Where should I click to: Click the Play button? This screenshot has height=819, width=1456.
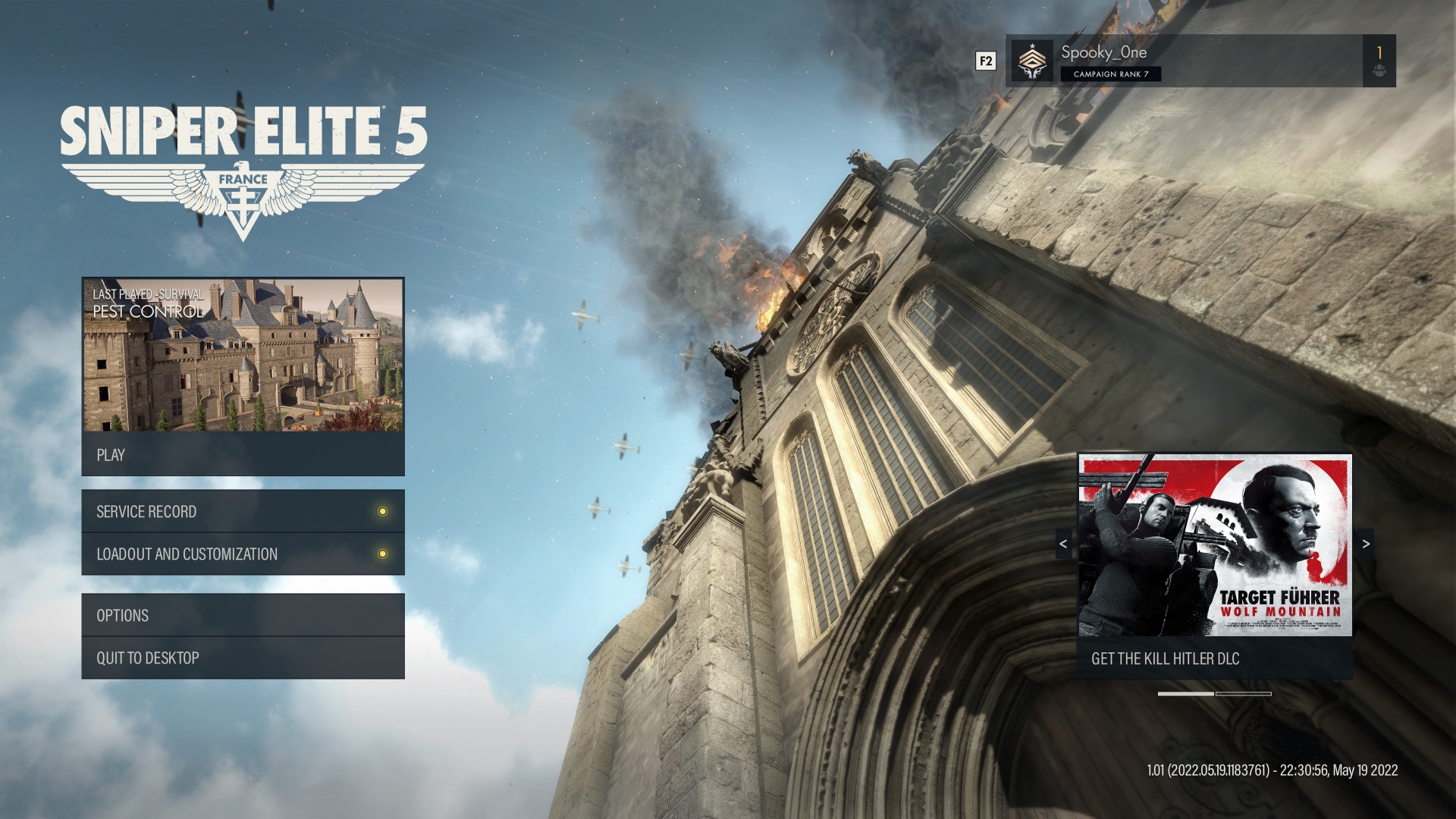tap(243, 455)
